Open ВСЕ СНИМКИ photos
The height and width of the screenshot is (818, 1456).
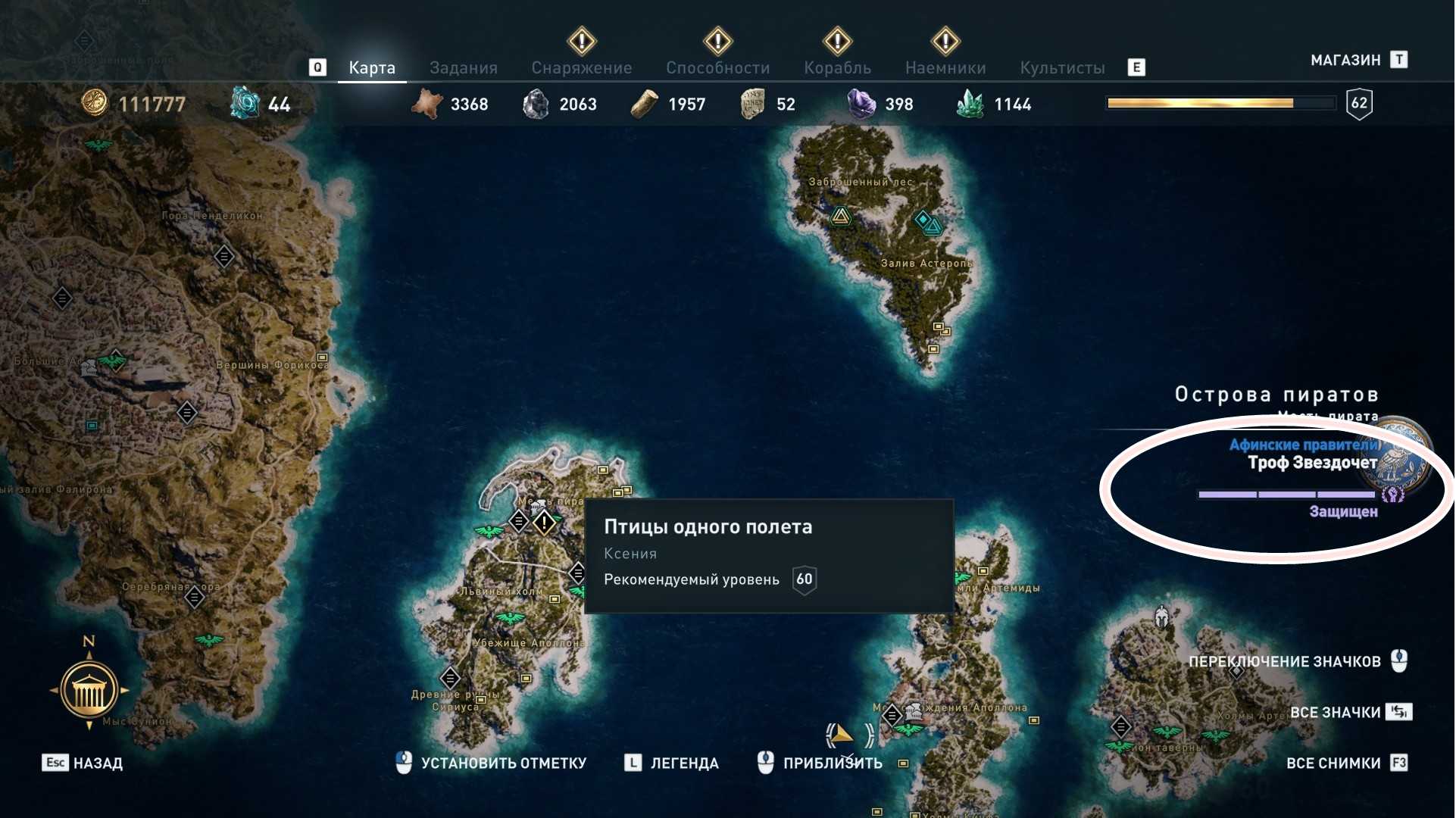[1333, 763]
